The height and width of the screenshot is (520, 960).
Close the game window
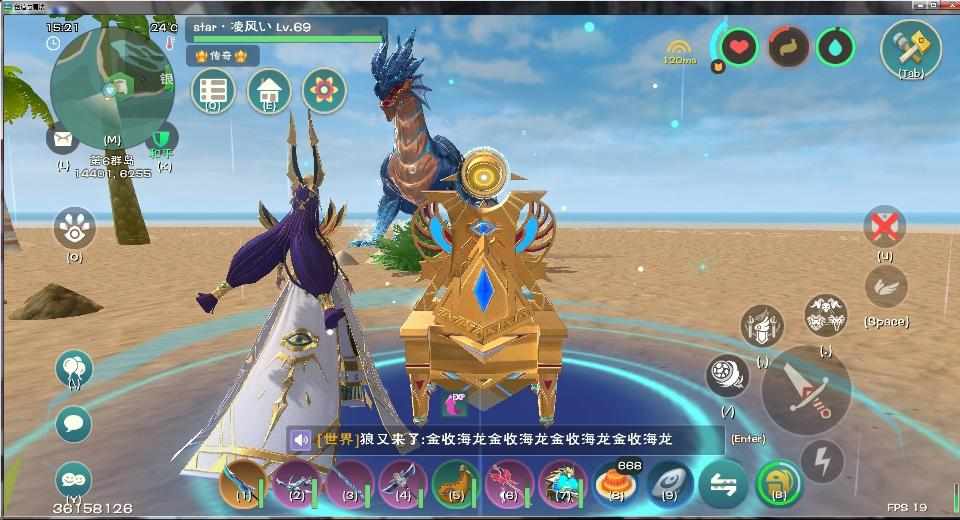(x=947, y=6)
